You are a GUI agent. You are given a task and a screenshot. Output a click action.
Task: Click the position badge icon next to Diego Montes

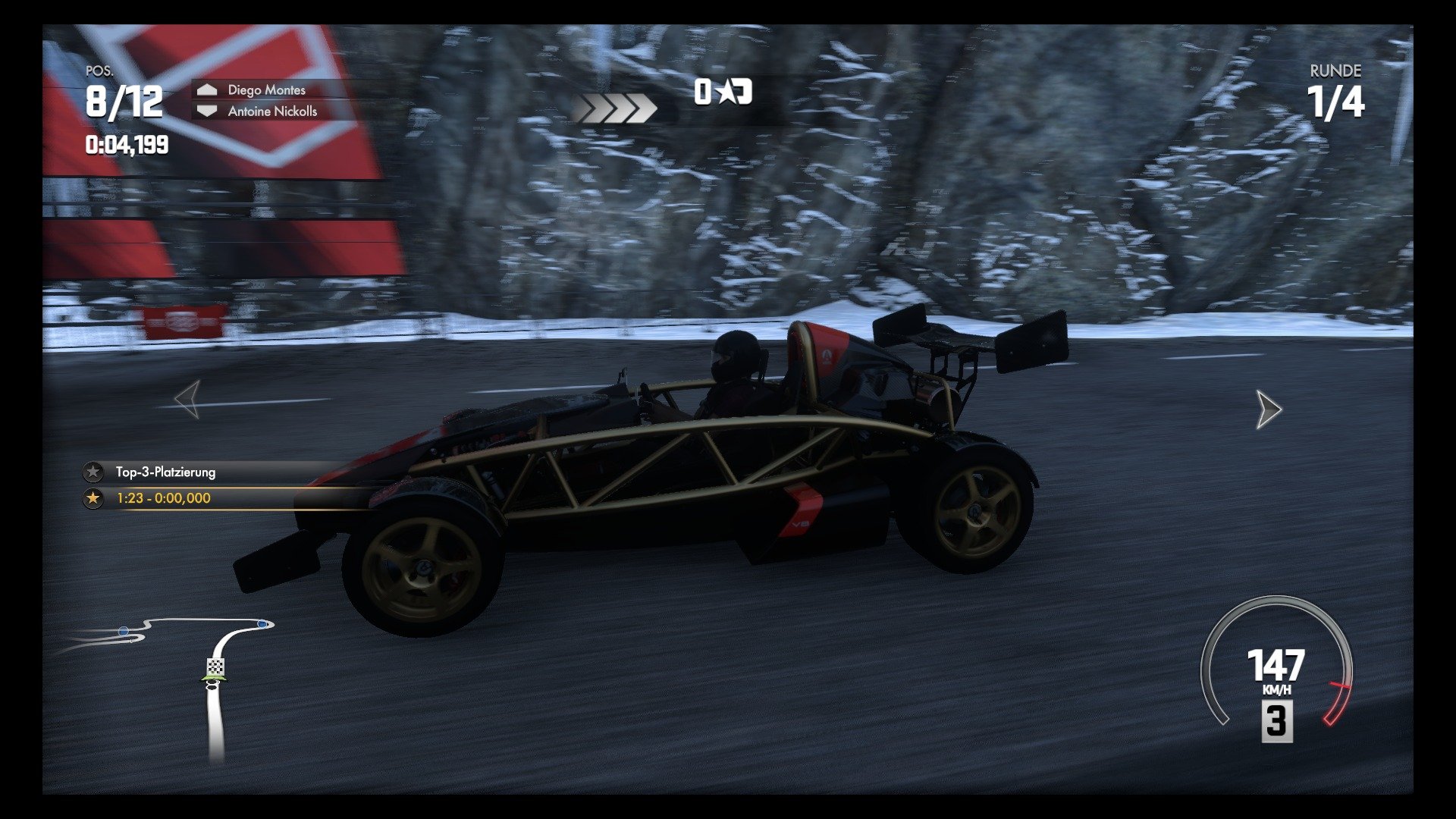[x=206, y=89]
